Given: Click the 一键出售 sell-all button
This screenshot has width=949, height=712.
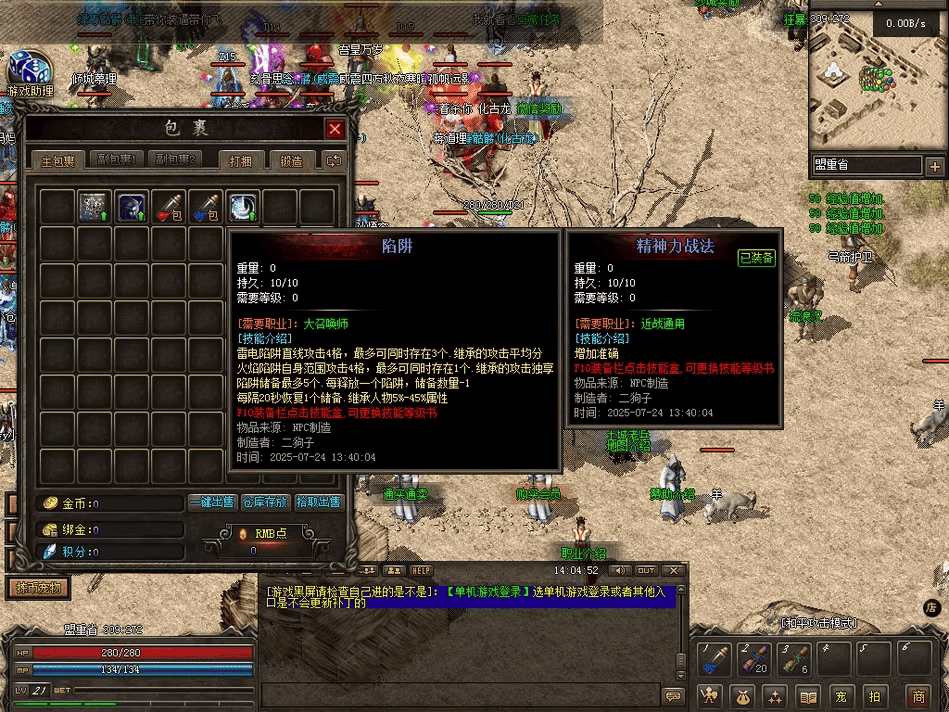Looking at the screenshot, I should coord(213,502).
